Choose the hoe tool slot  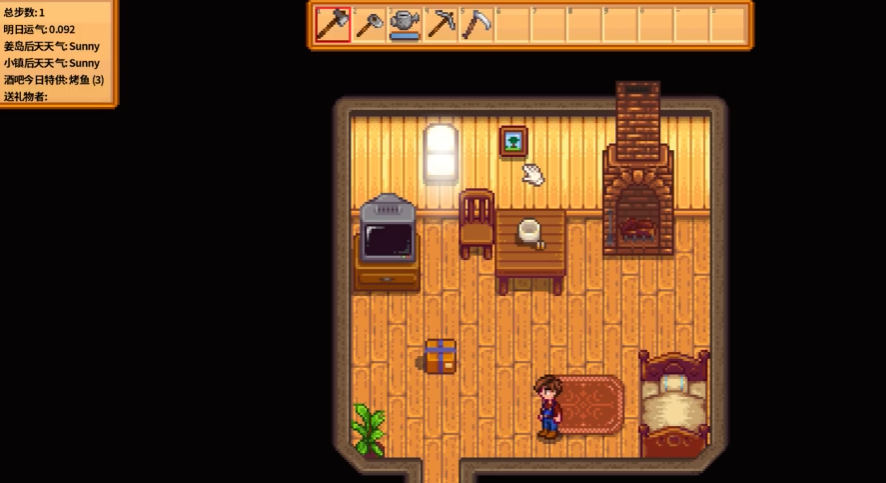369,24
